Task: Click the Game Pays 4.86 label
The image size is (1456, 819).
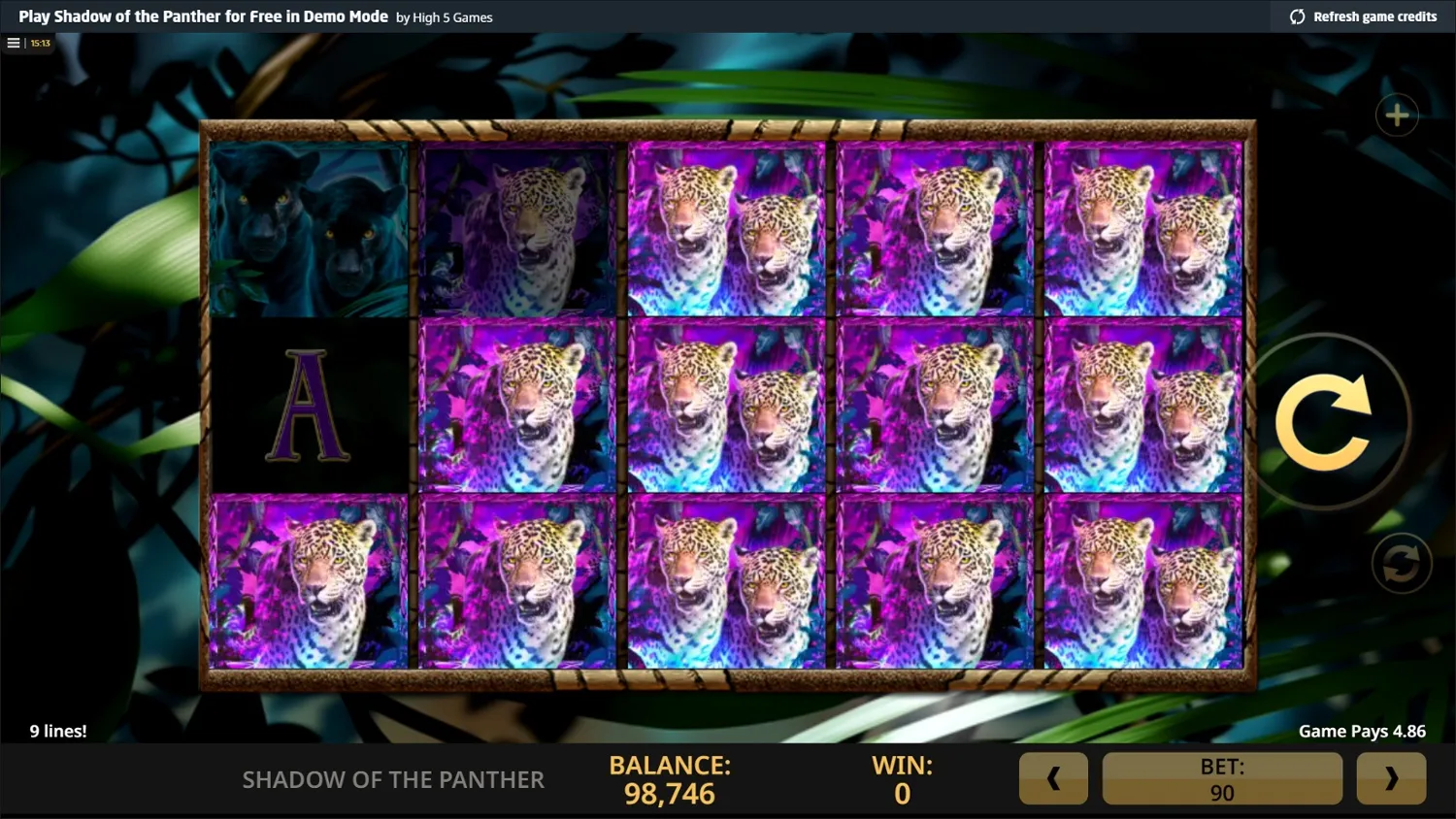Action: pos(1361,731)
